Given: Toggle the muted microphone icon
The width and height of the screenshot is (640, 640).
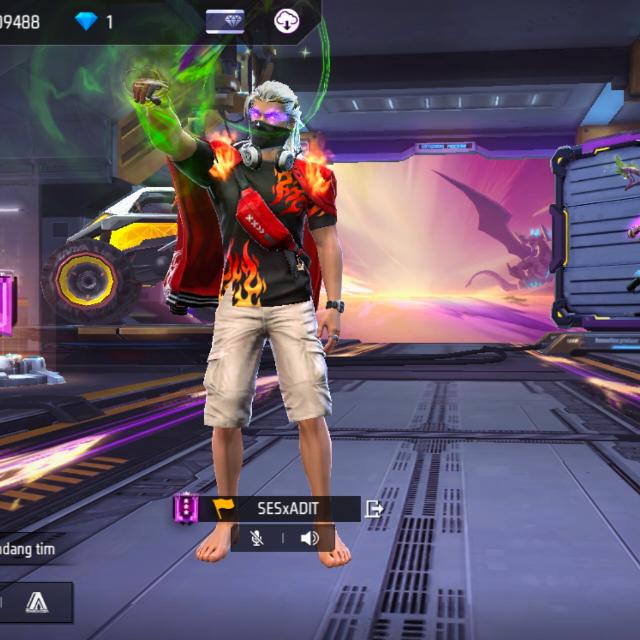Looking at the screenshot, I should (x=257, y=538).
